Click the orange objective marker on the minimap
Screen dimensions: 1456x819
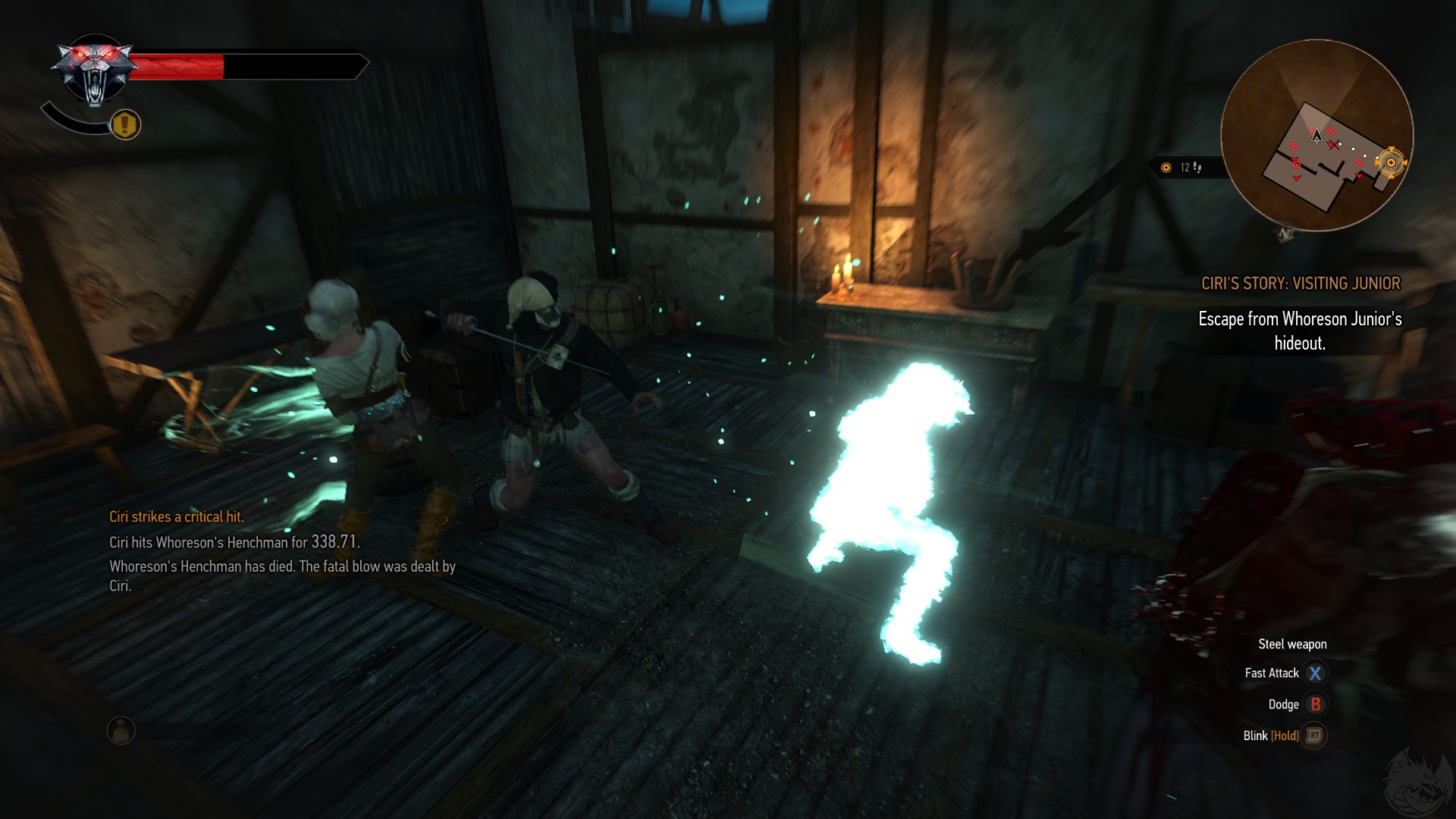click(1390, 162)
